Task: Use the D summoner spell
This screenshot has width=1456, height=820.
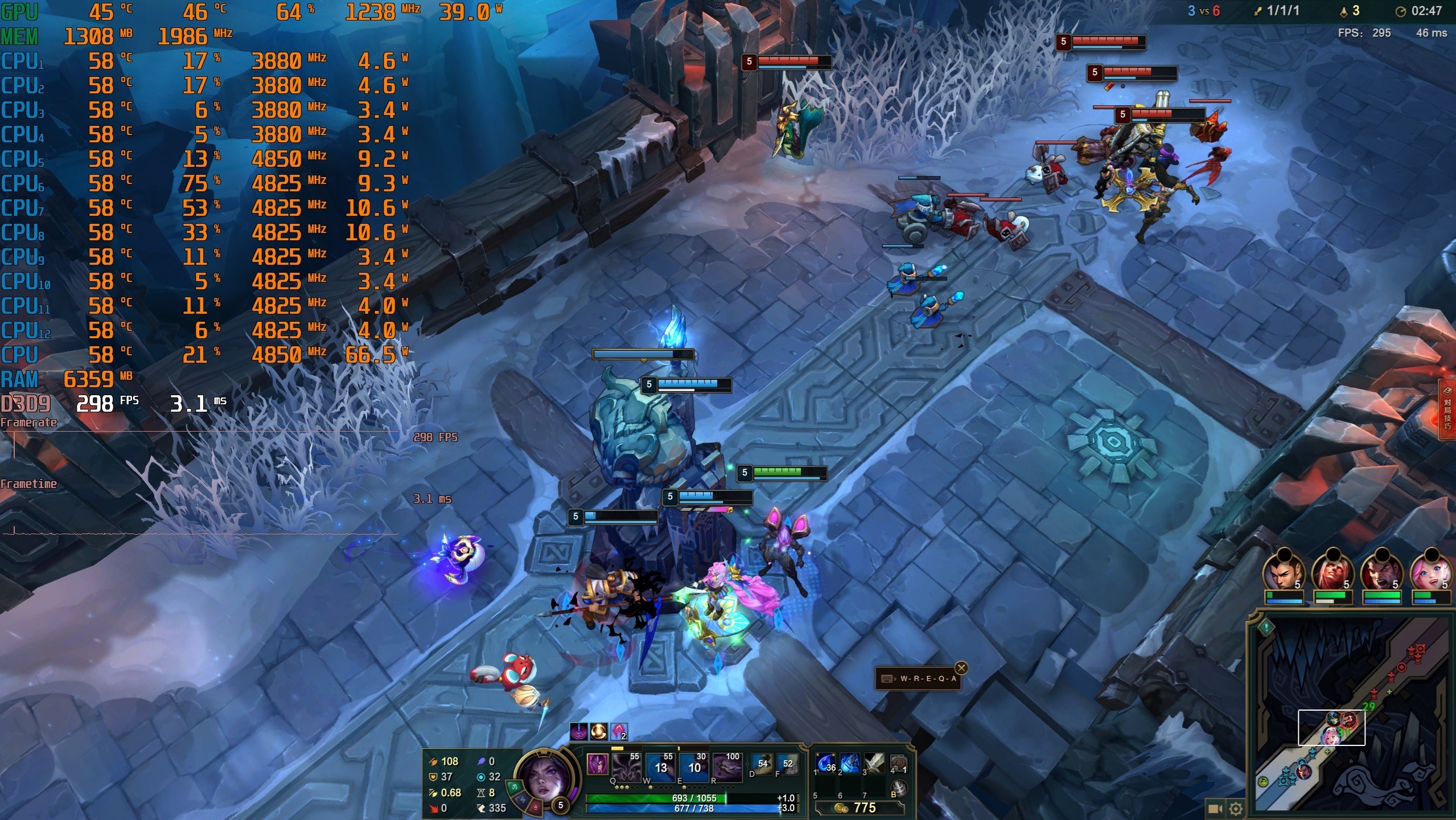Action: click(762, 765)
